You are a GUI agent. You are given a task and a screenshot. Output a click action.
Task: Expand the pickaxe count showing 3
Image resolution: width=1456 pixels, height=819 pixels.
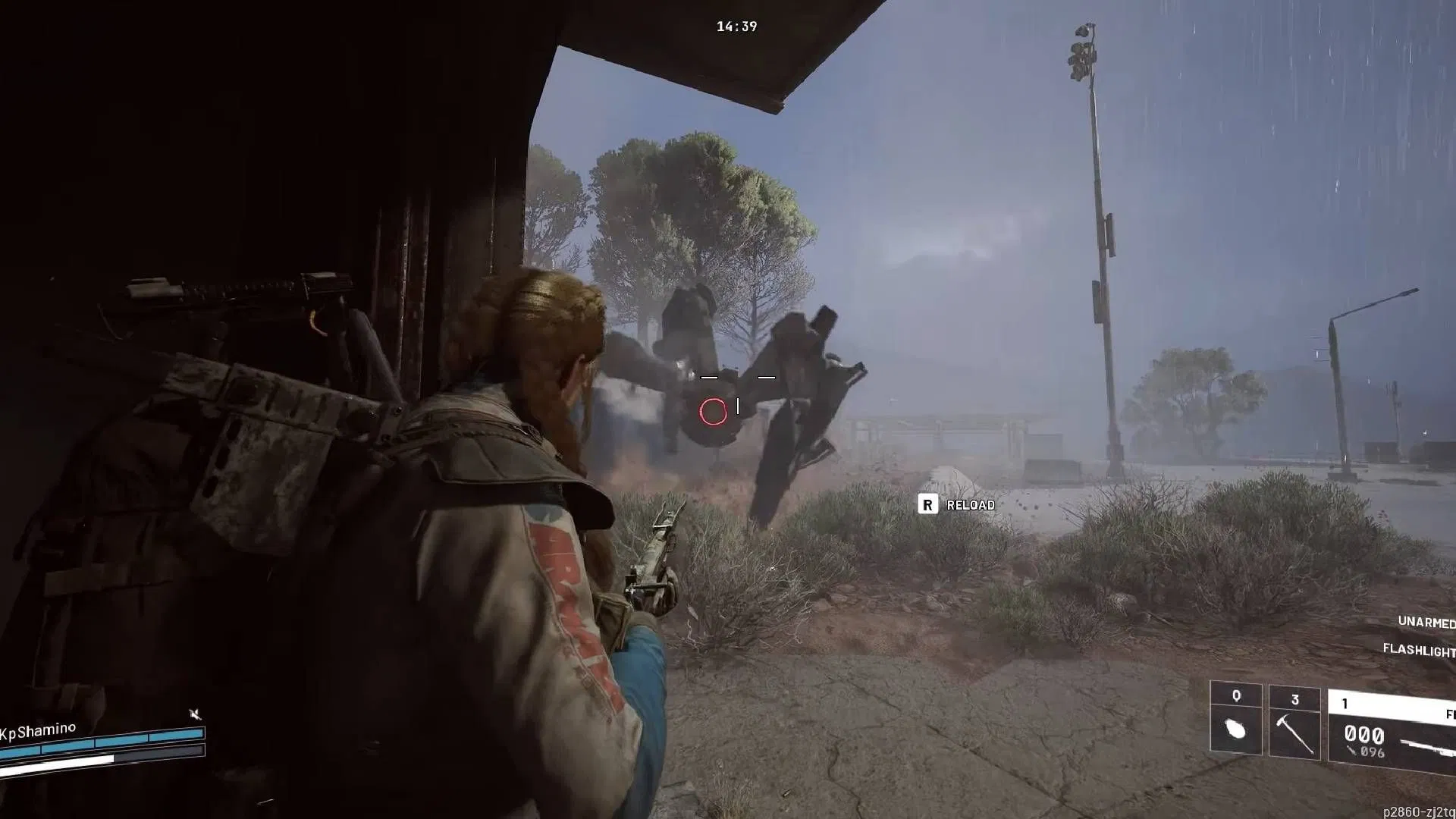tap(1295, 700)
